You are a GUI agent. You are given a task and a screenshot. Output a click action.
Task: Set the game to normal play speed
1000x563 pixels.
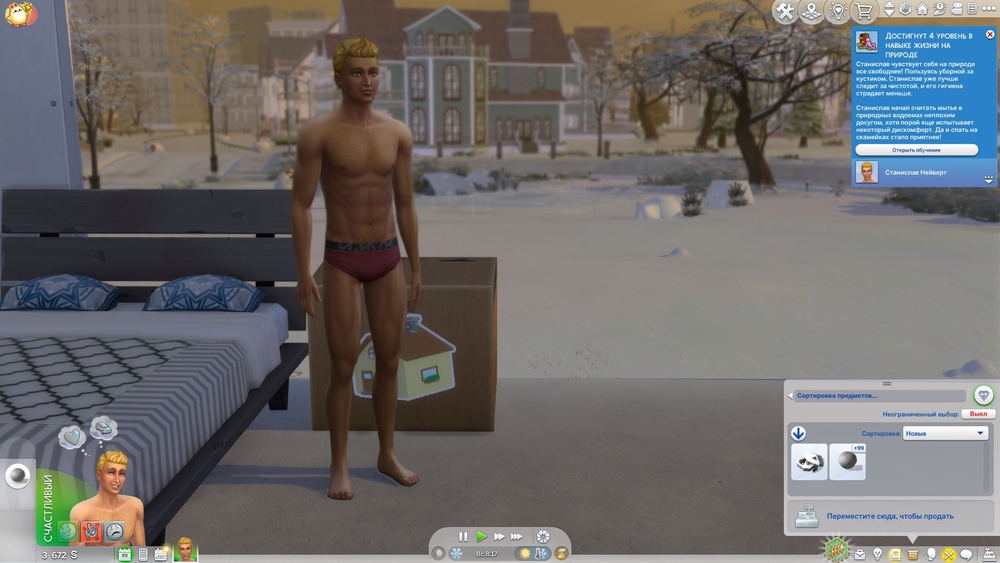(x=481, y=537)
